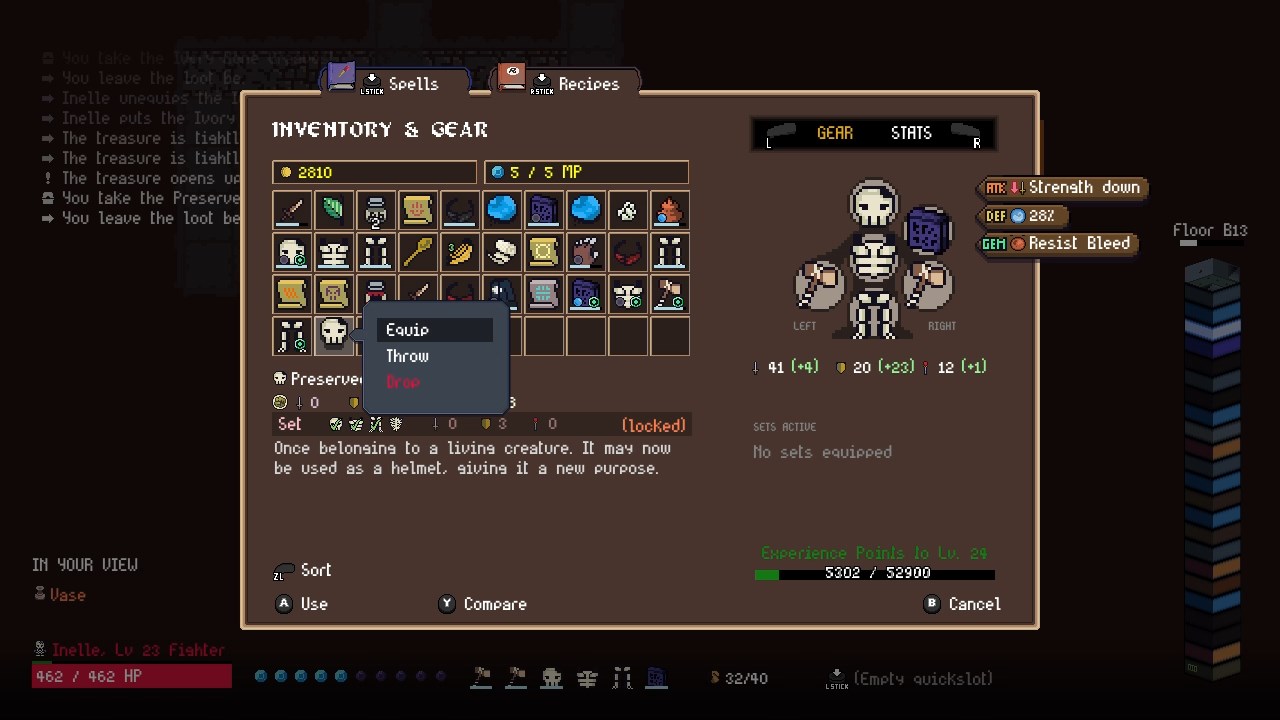Viewport: 1280px width, 720px height.
Task: Select the golden staff item in inventory
Action: (x=417, y=252)
